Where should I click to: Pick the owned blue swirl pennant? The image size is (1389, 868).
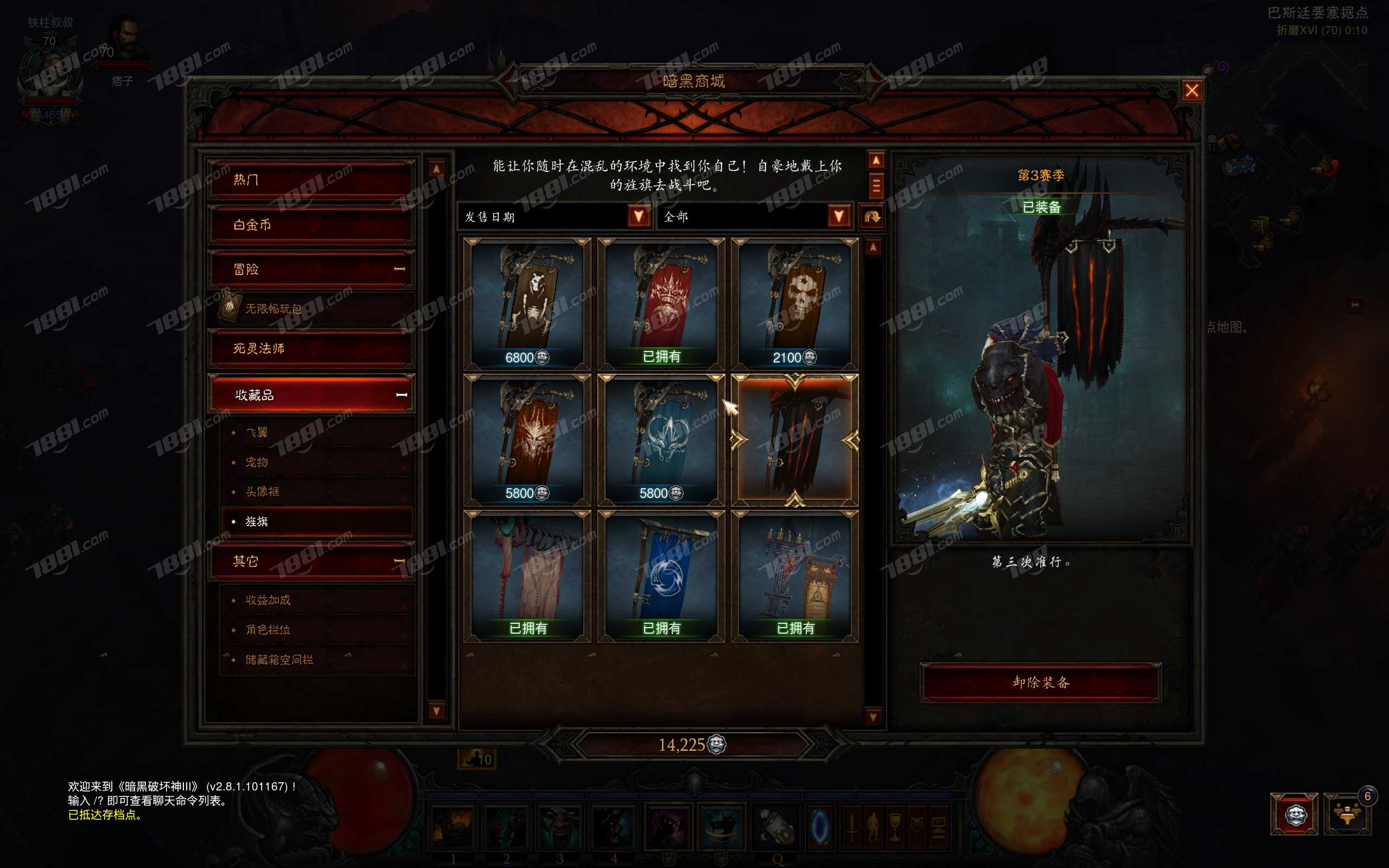[661, 575]
